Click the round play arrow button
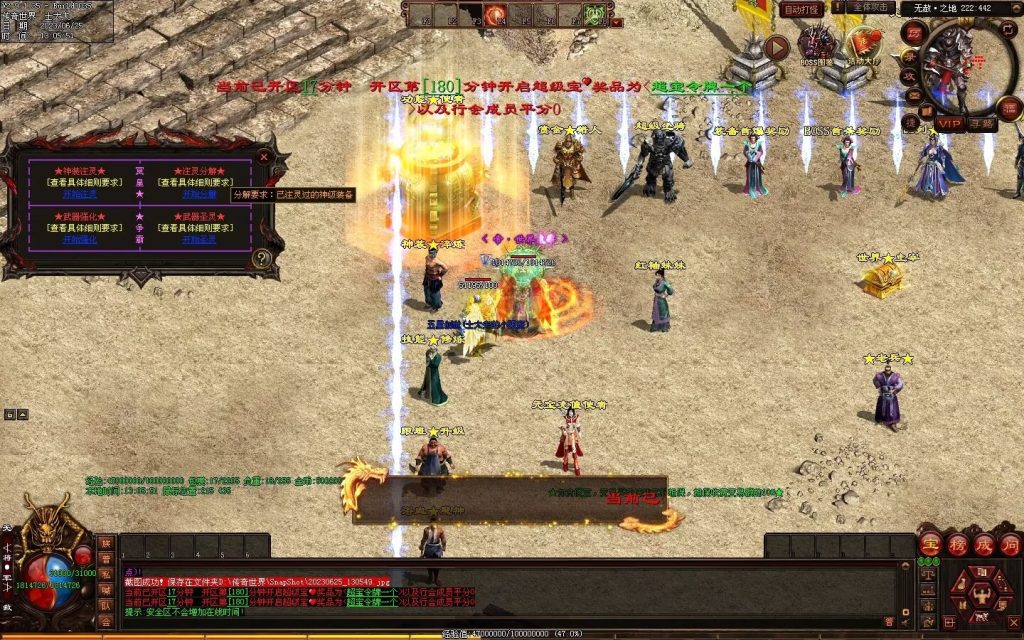 click(776, 47)
